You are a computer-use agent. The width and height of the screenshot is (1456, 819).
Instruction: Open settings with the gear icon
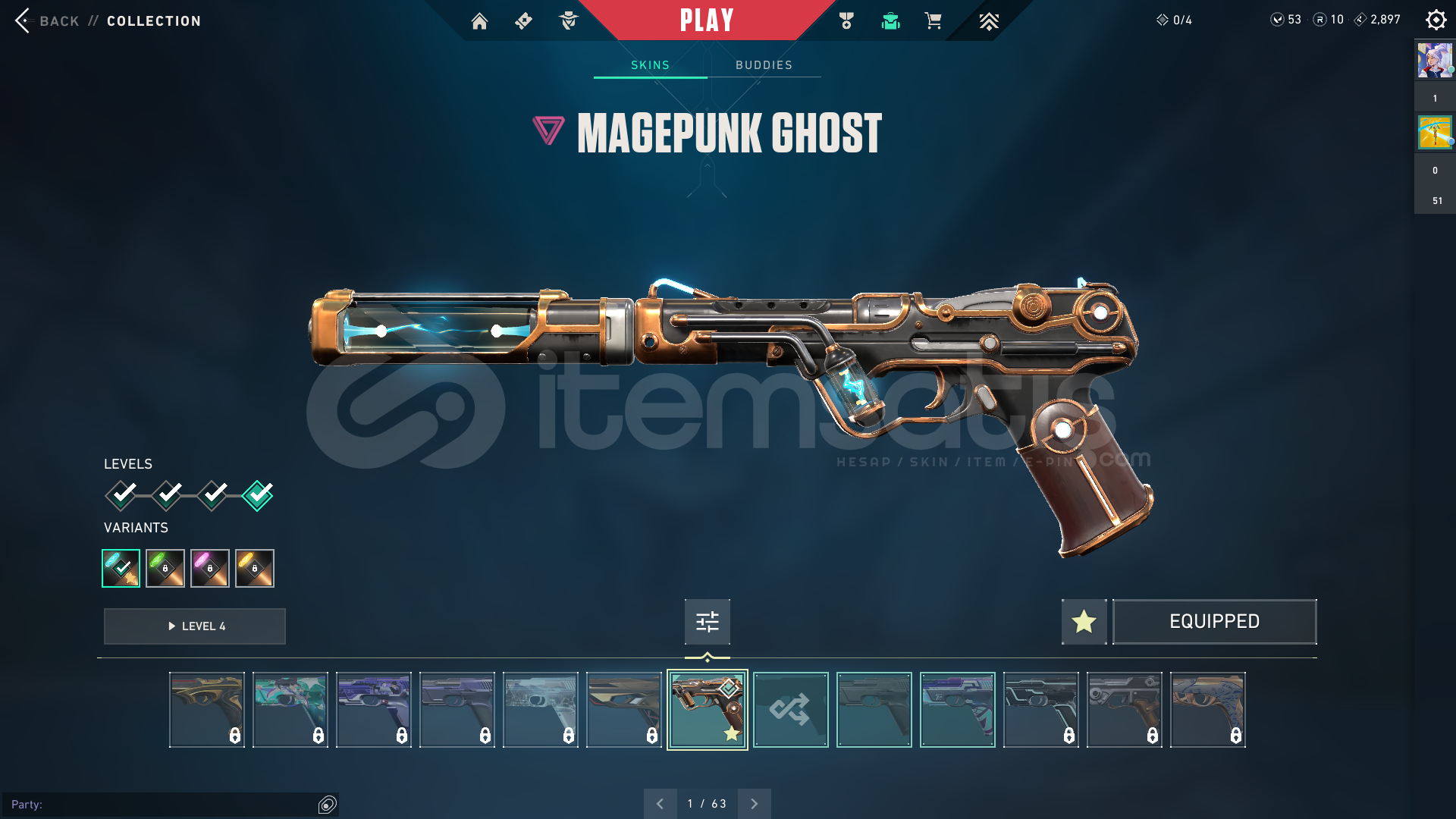pos(1436,20)
